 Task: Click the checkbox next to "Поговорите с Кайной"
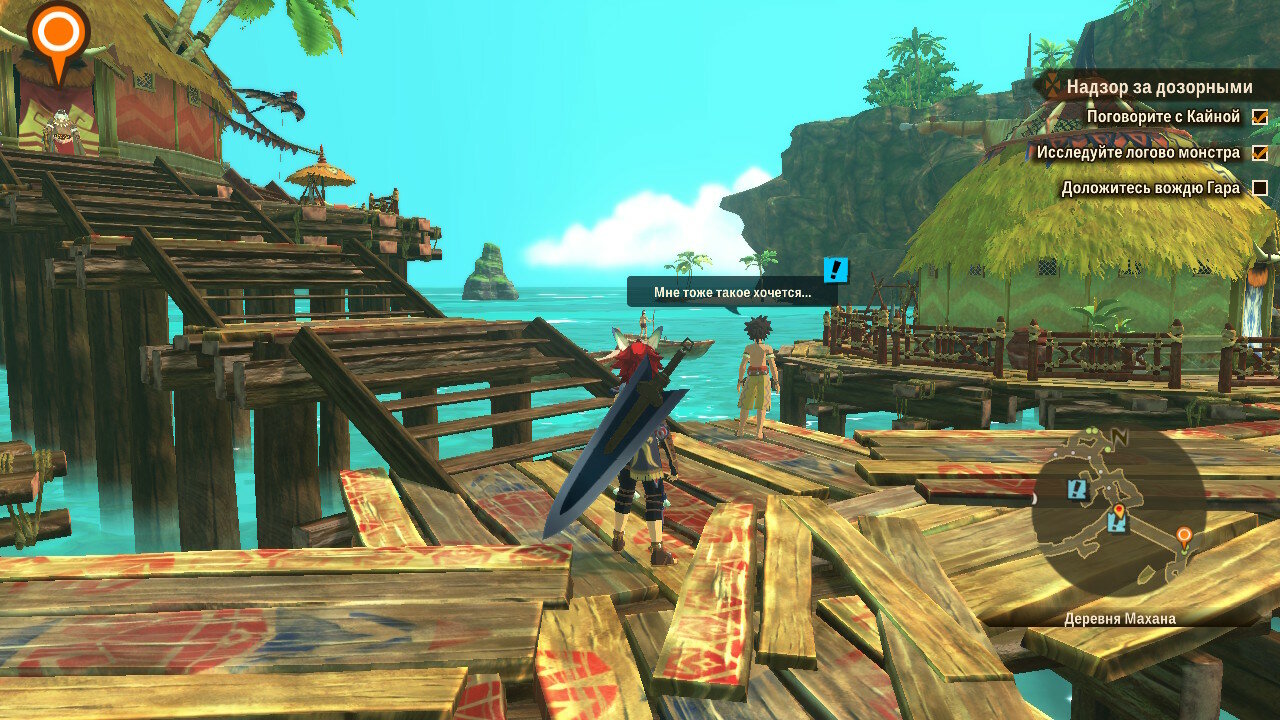(1260, 117)
